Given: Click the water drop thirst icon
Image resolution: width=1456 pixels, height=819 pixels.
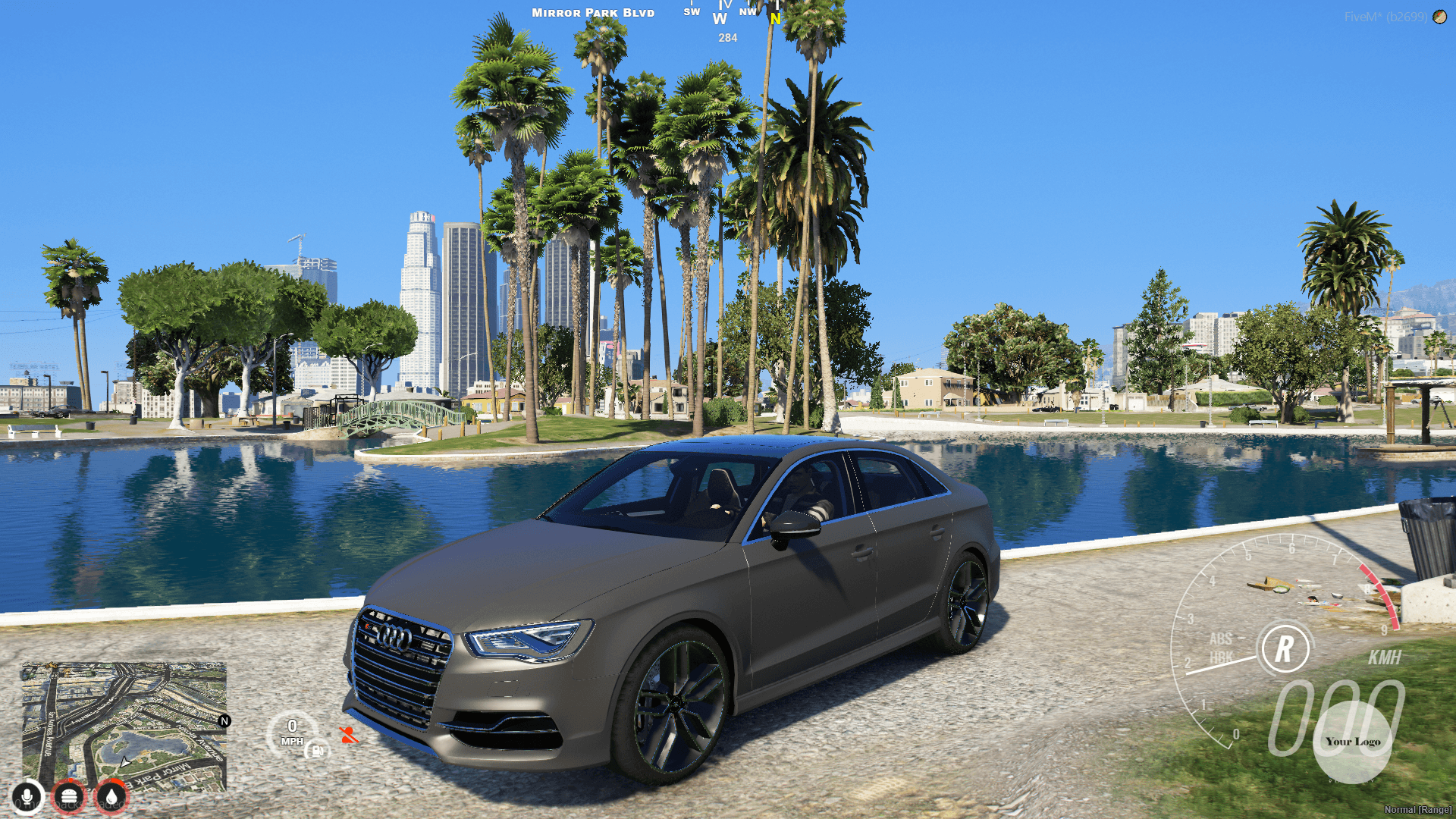Looking at the screenshot, I should click(111, 797).
